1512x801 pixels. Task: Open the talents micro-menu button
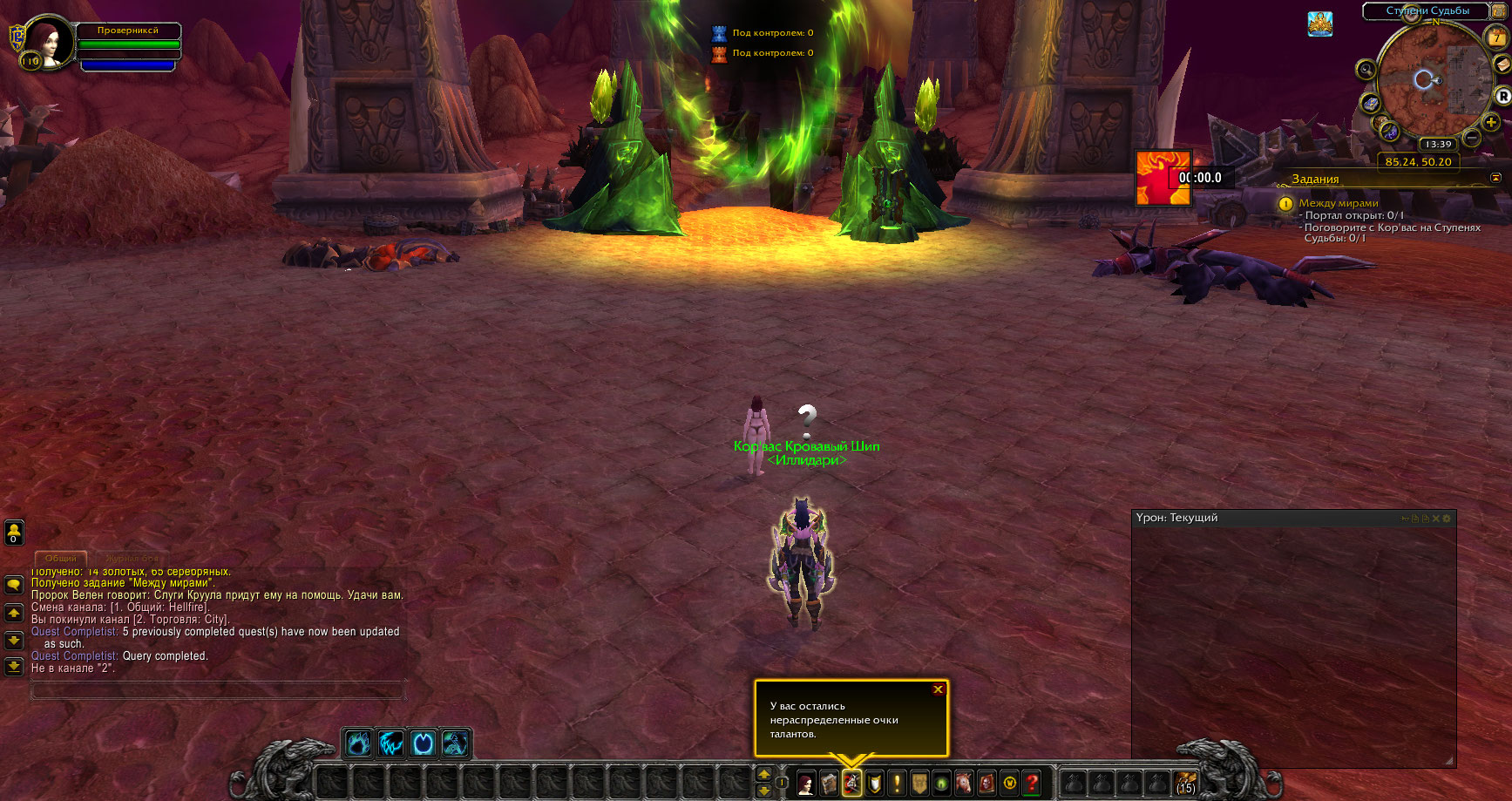[851, 783]
